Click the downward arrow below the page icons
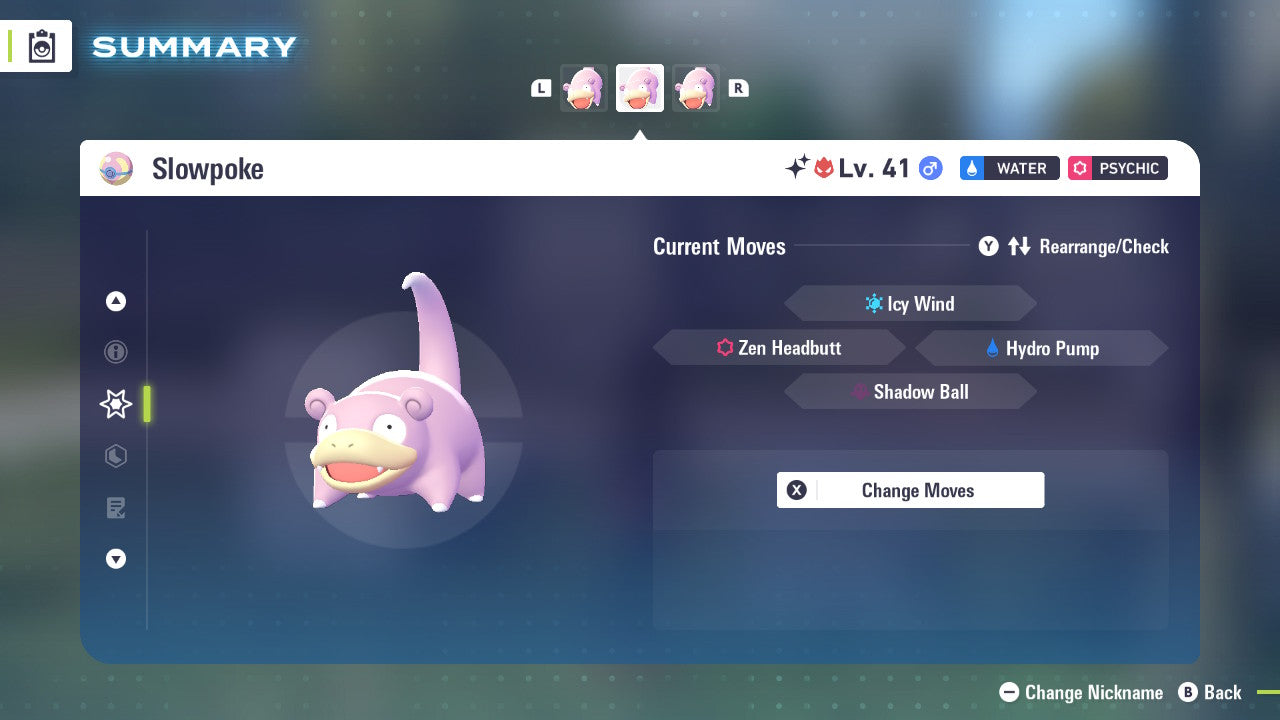 (x=115, y=559)
